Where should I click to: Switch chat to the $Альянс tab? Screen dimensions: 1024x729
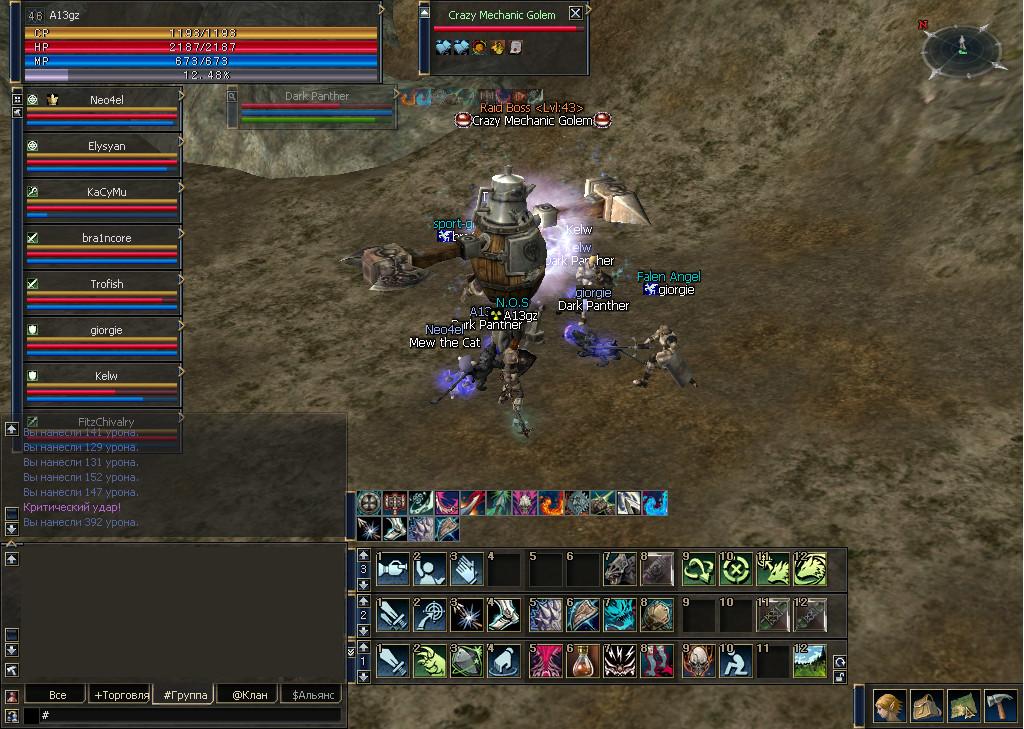click(311, 695)
